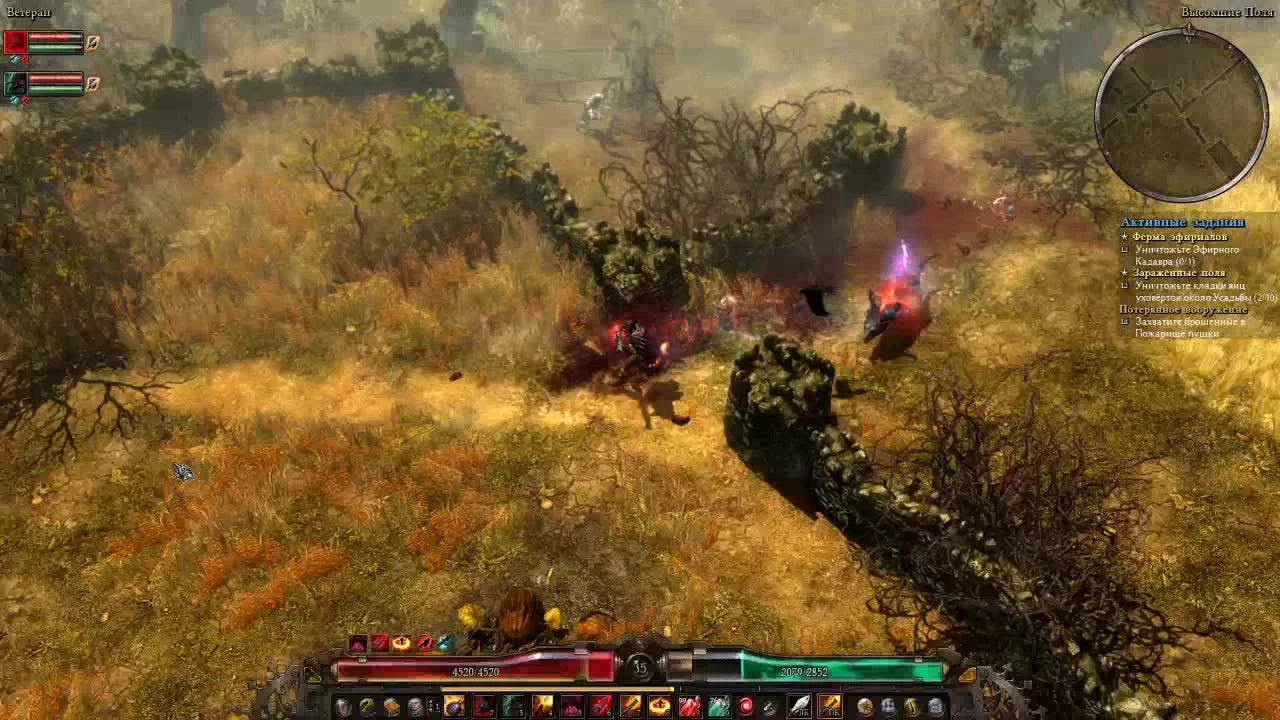Check the earwig egg clutches objective box
The image size is (1280, 720).
point(1125,285)
